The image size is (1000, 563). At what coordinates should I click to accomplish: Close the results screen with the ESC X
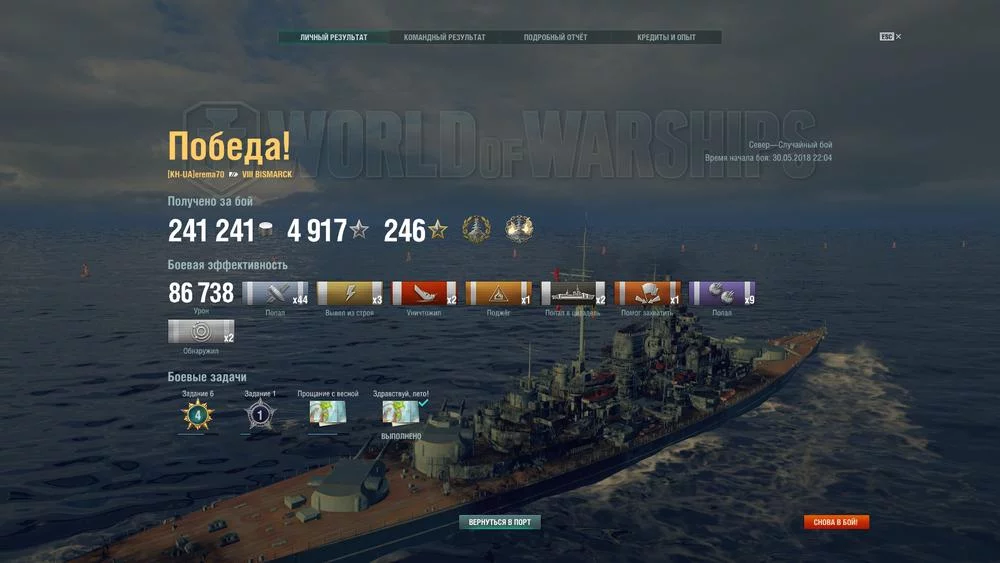pyautogui.click(x=891, y=37)
